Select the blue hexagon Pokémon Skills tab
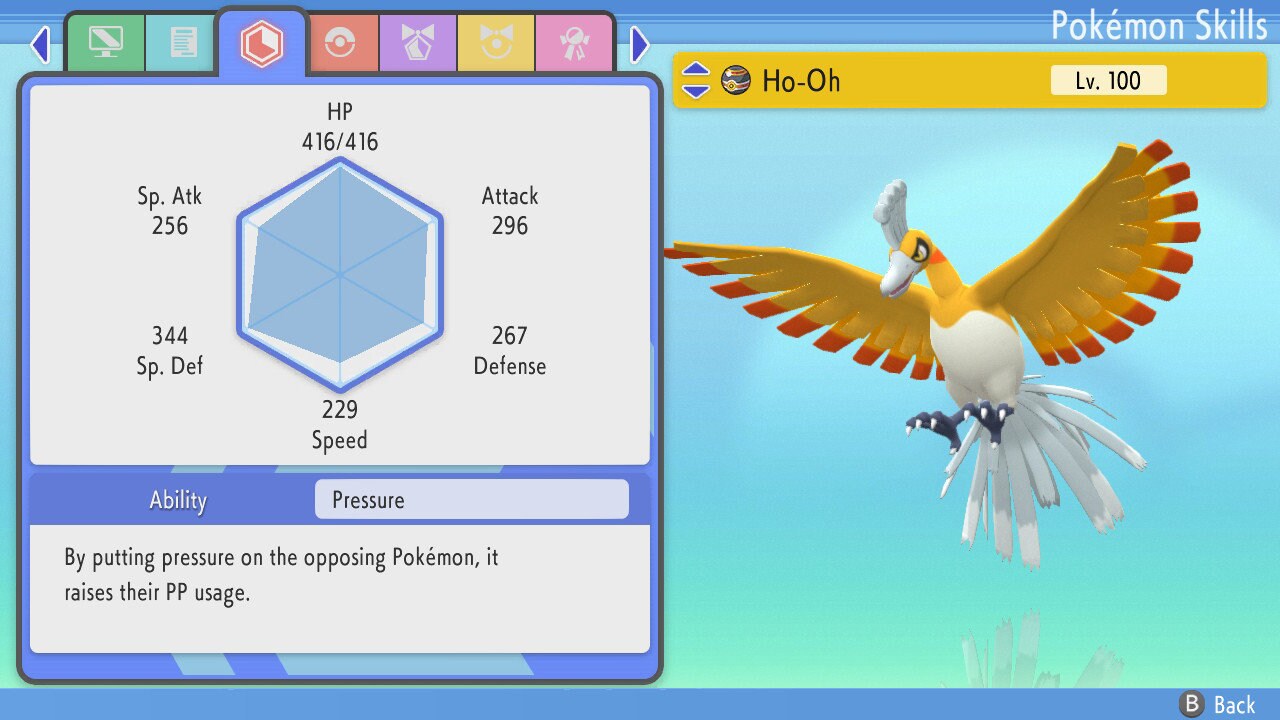Screen dimensions: 1280x720 (261, 43)
